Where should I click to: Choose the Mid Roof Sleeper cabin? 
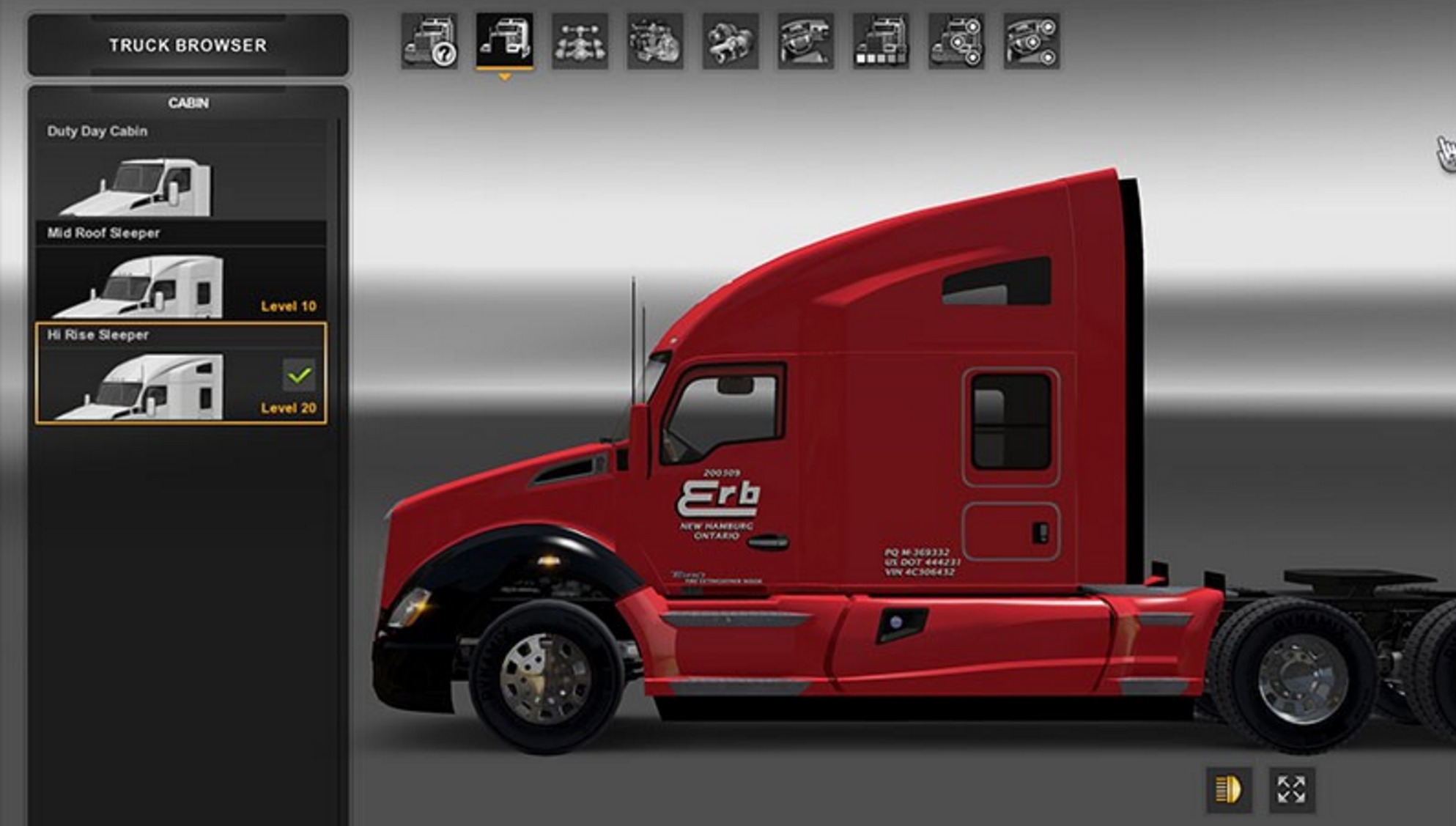coord(181,272)
